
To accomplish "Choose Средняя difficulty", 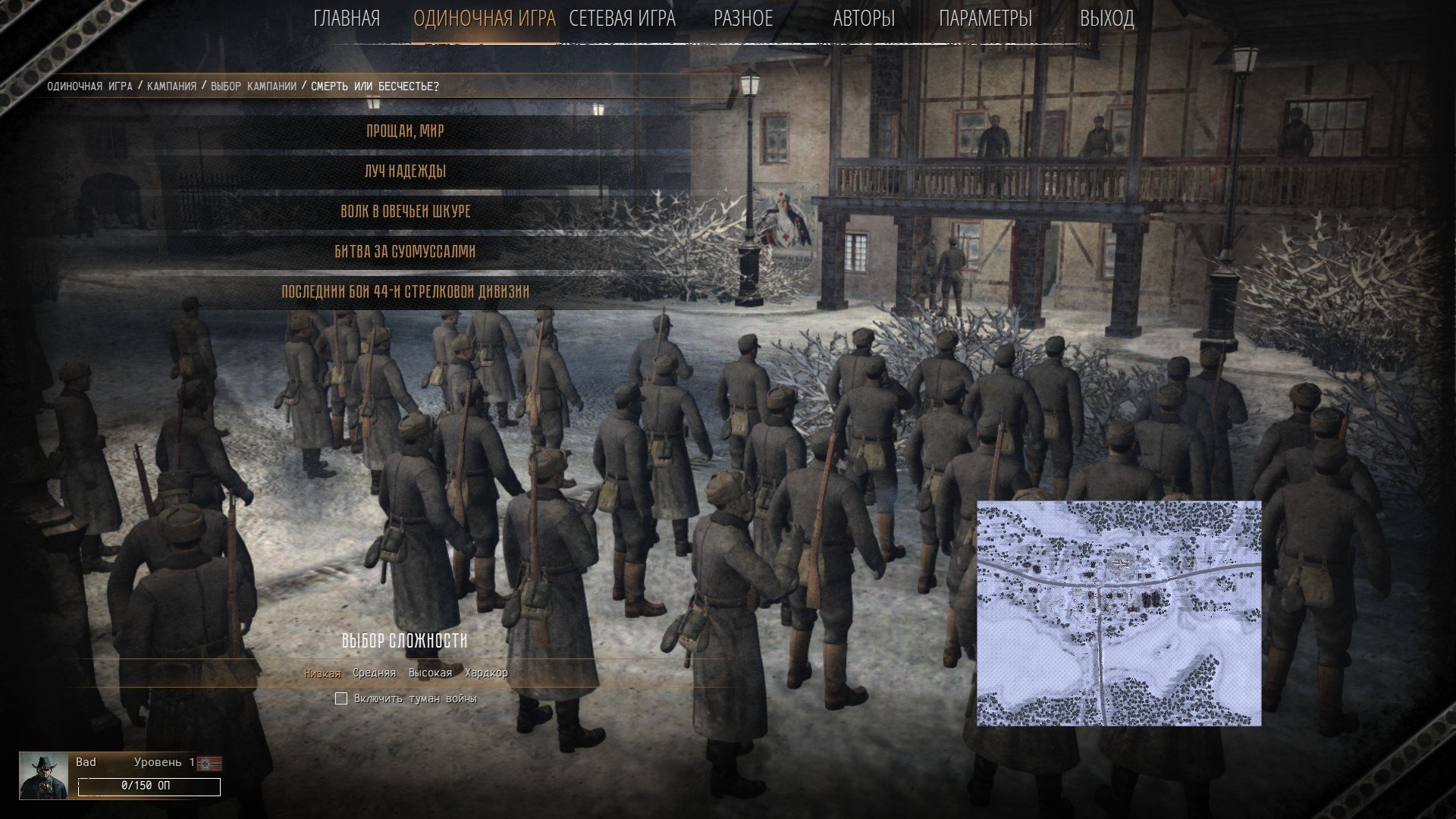I will (374, 673).
